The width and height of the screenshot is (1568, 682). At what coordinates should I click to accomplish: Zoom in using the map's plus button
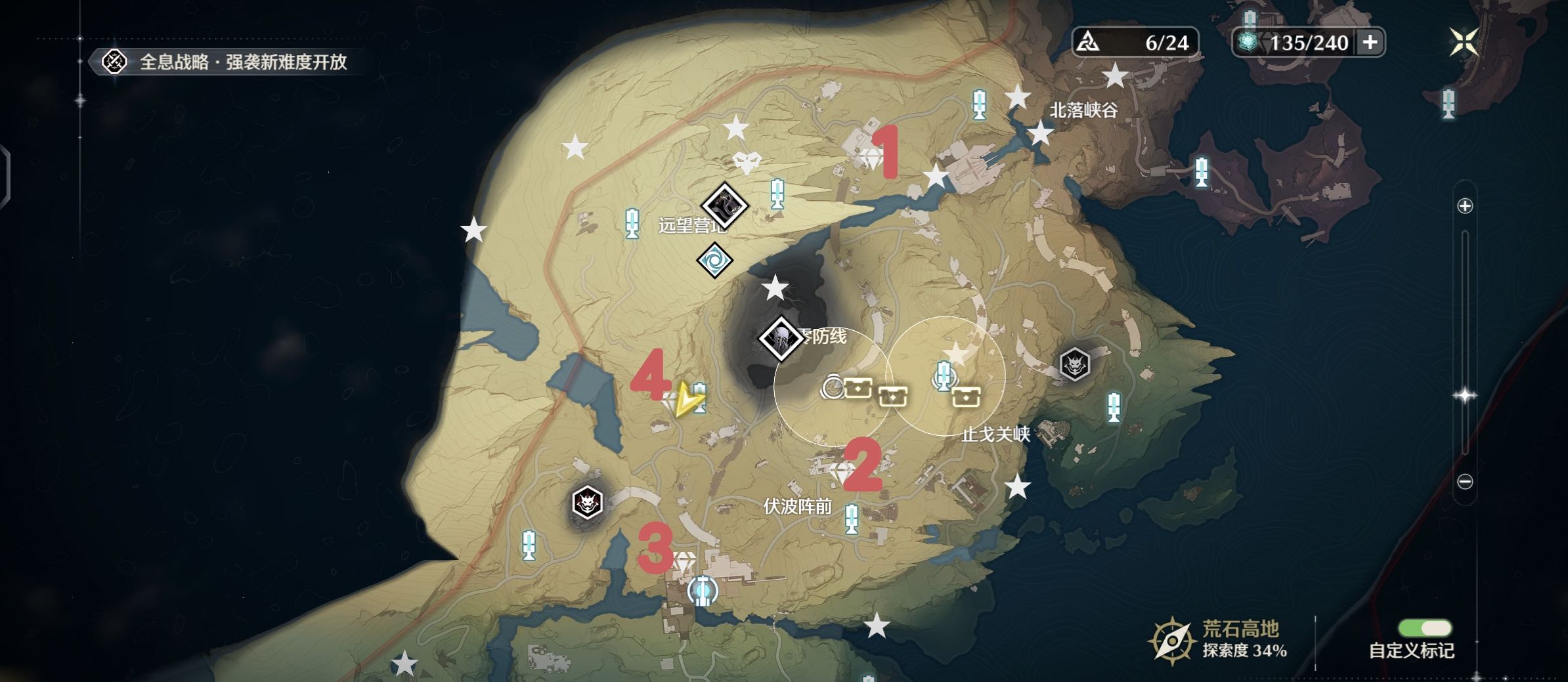pyautogui.click(x=1465, y=206)
